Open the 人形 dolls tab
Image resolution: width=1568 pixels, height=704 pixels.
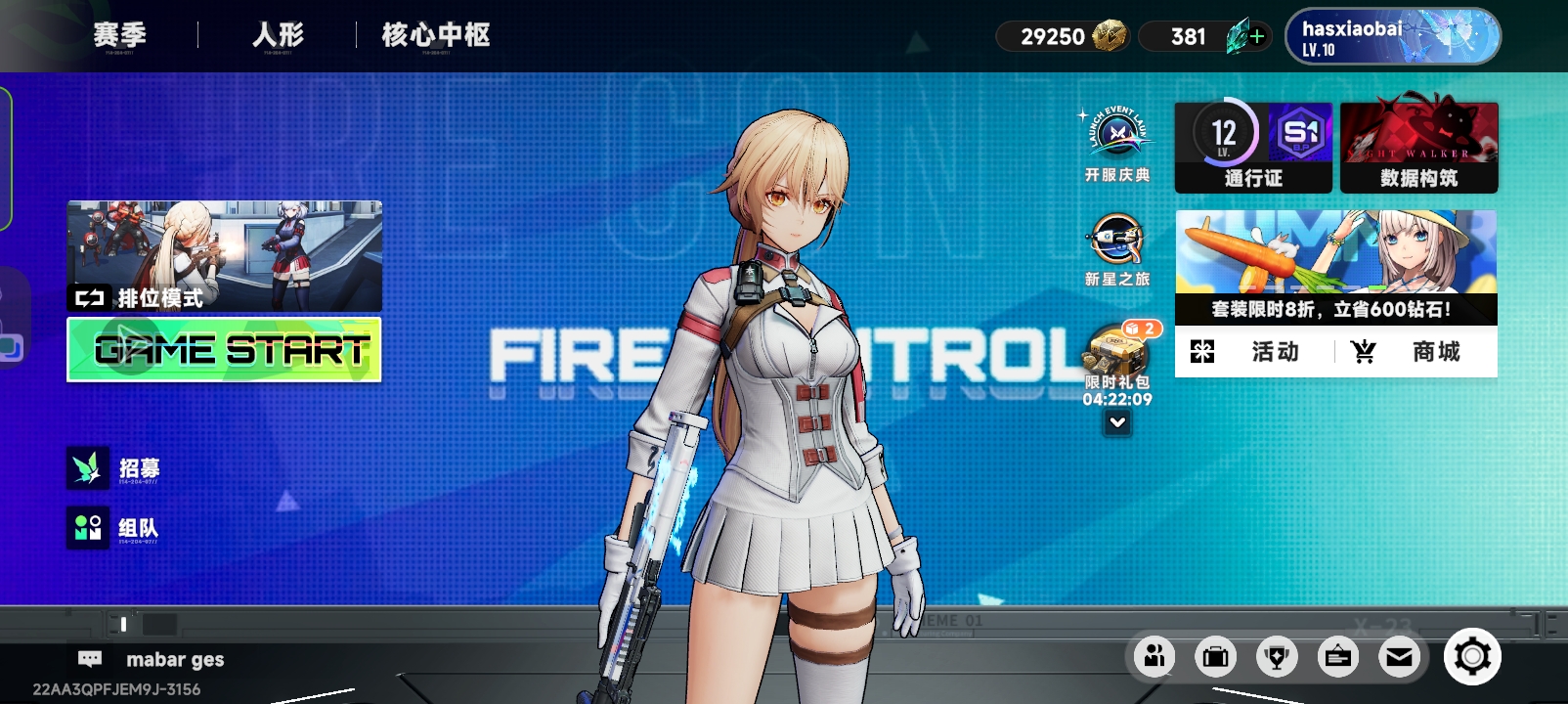(x=278, y=35)
